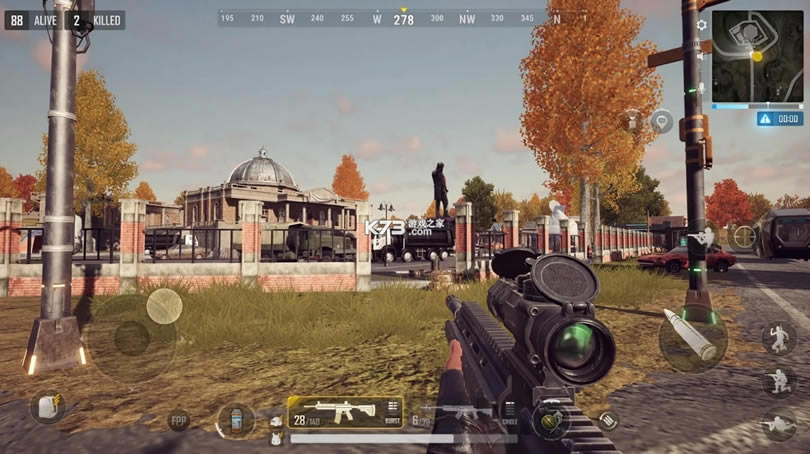
Task: Open the minimap
Action: 757,56
